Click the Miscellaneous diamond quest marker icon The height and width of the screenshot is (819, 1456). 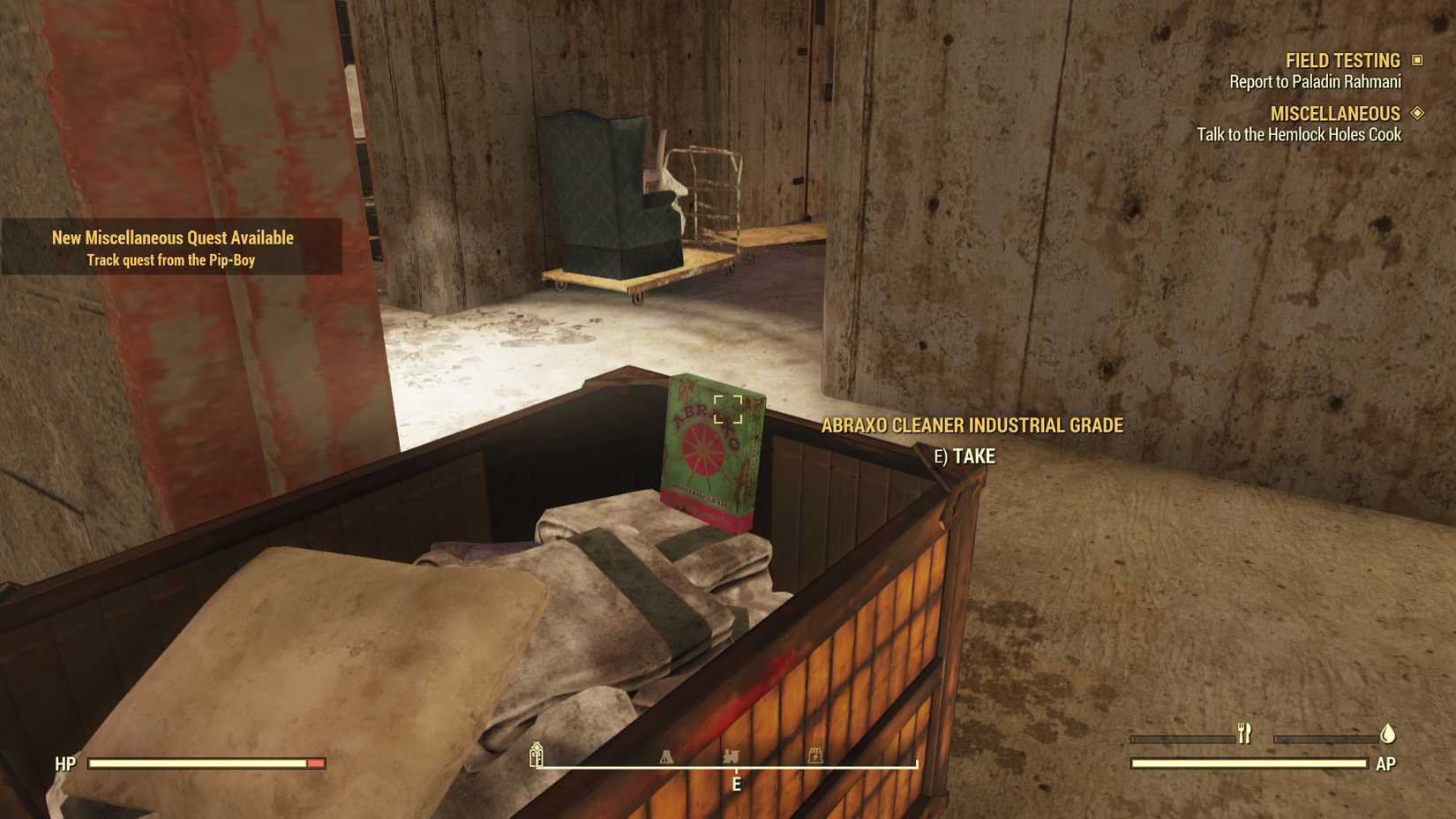(x=1418, y=113)
